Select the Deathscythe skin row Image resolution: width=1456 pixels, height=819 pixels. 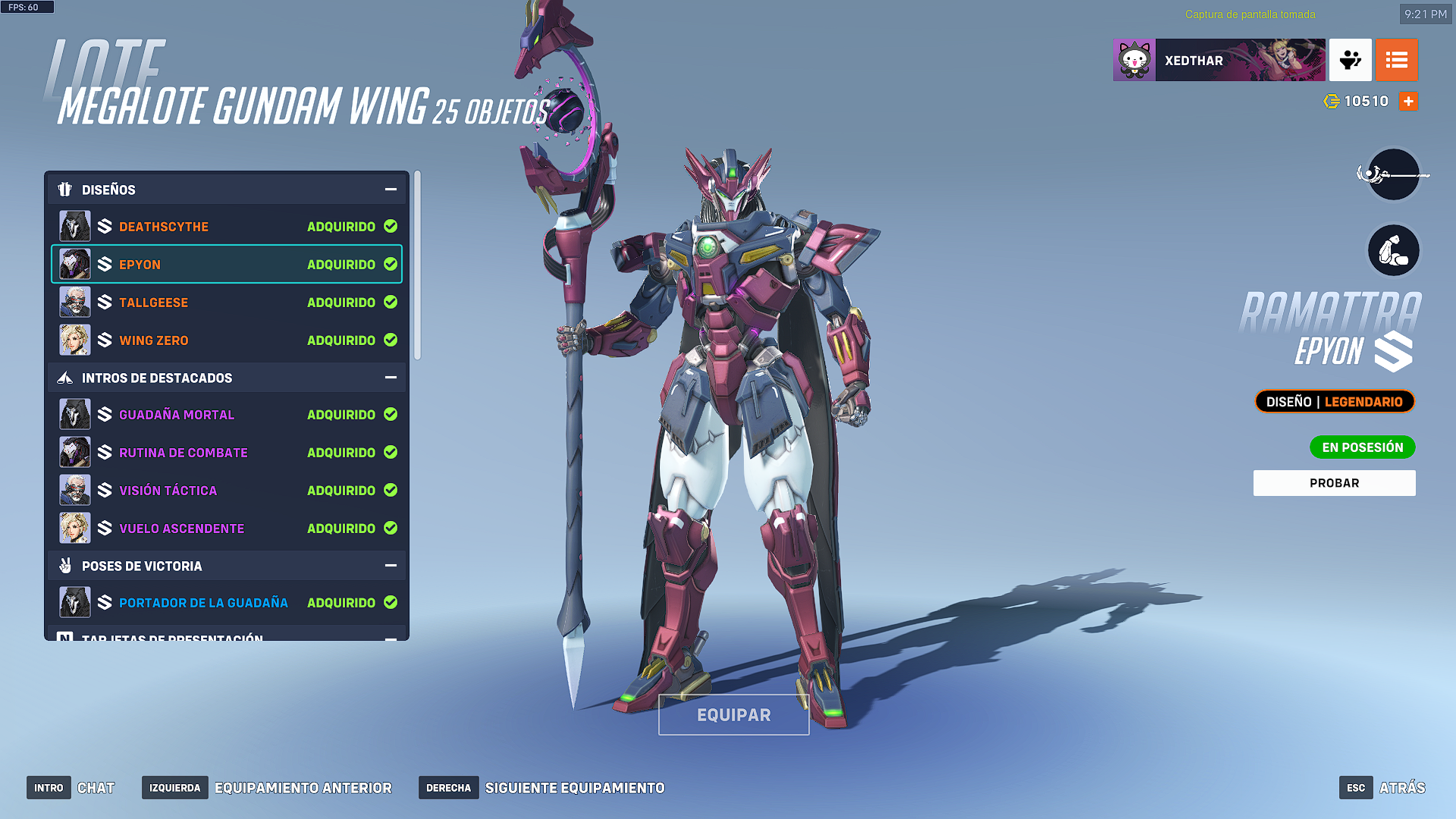(x=226, y=227)
